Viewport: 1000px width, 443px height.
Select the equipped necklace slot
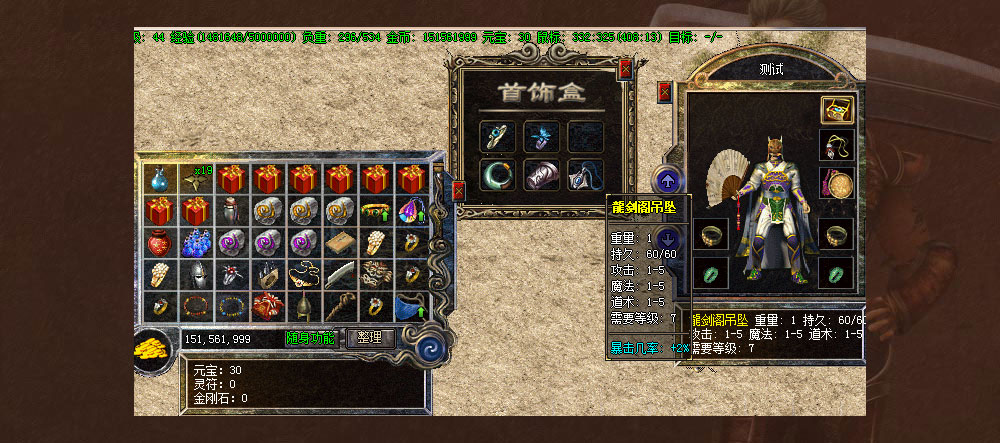point(836,146)
